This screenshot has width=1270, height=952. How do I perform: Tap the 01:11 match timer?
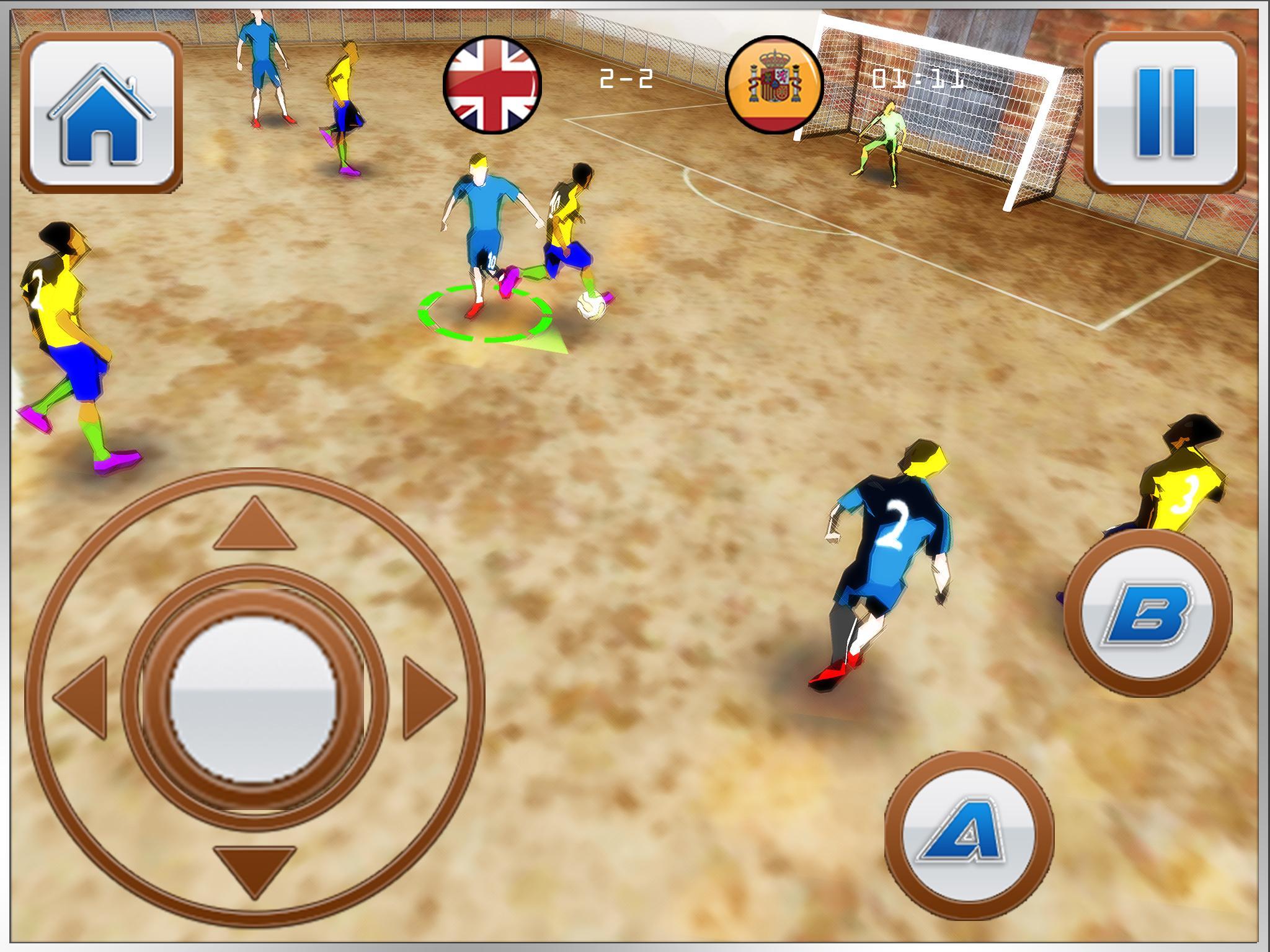(x=918, y=79)
